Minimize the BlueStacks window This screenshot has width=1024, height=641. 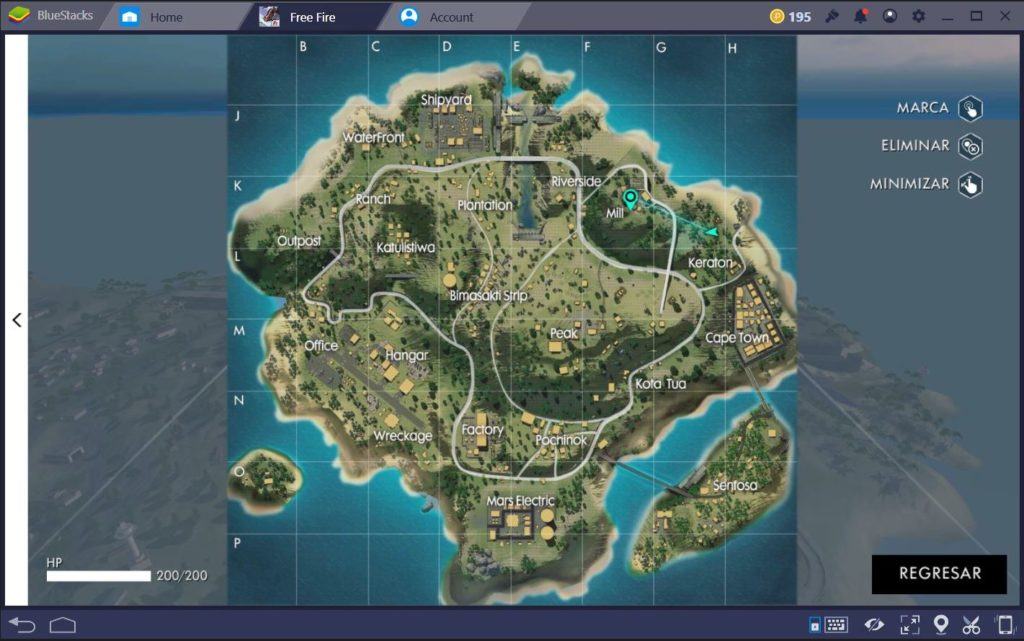(x=947, y=16)
